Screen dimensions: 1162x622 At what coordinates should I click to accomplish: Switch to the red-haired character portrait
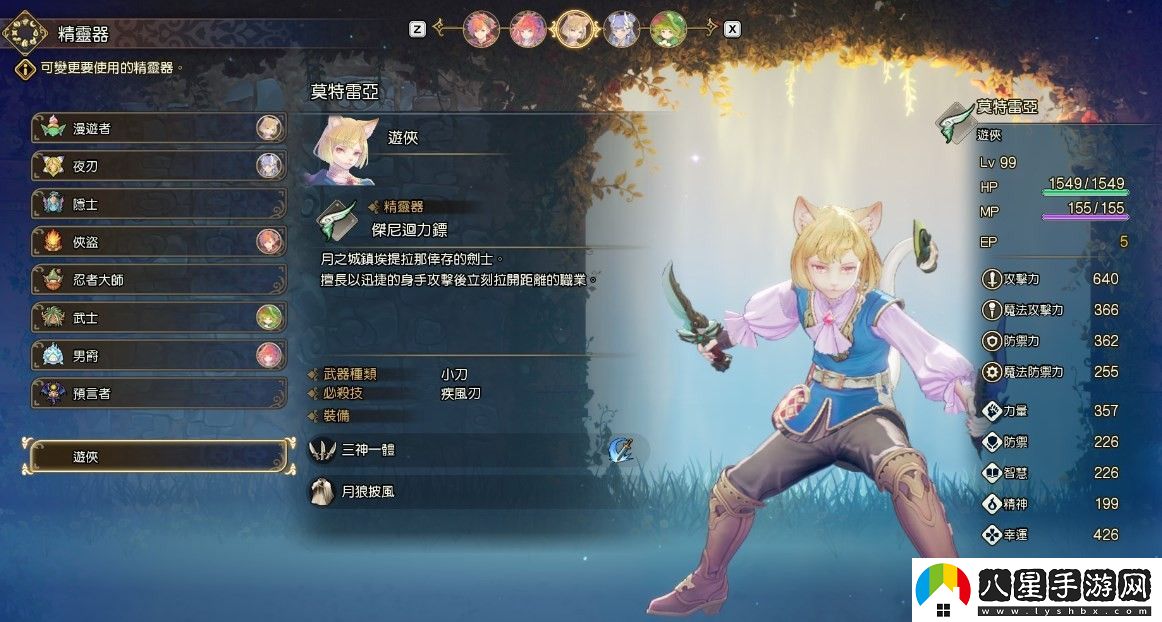coord(527,29)
